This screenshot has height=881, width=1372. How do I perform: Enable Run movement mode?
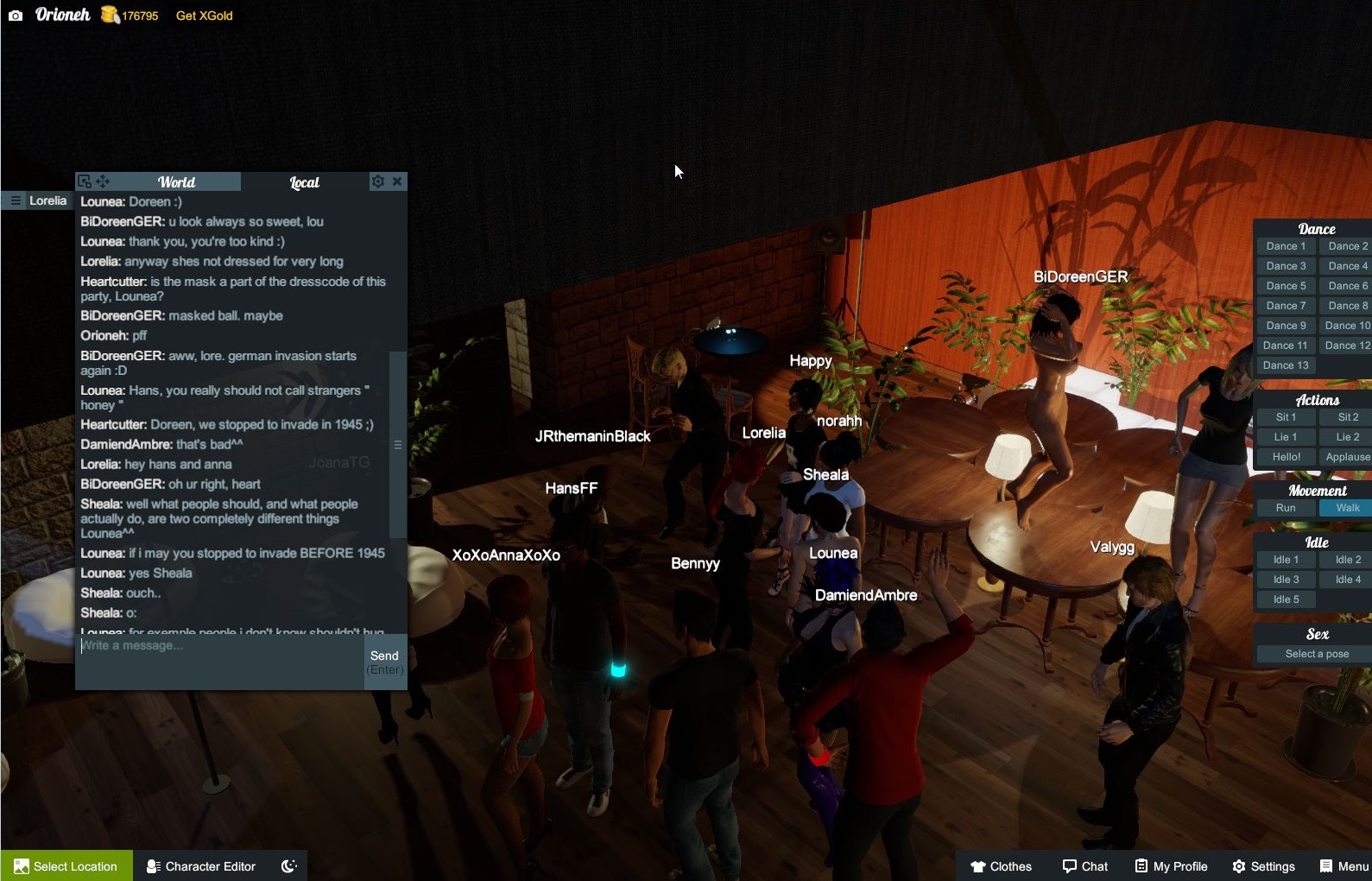coord(1286,508)
